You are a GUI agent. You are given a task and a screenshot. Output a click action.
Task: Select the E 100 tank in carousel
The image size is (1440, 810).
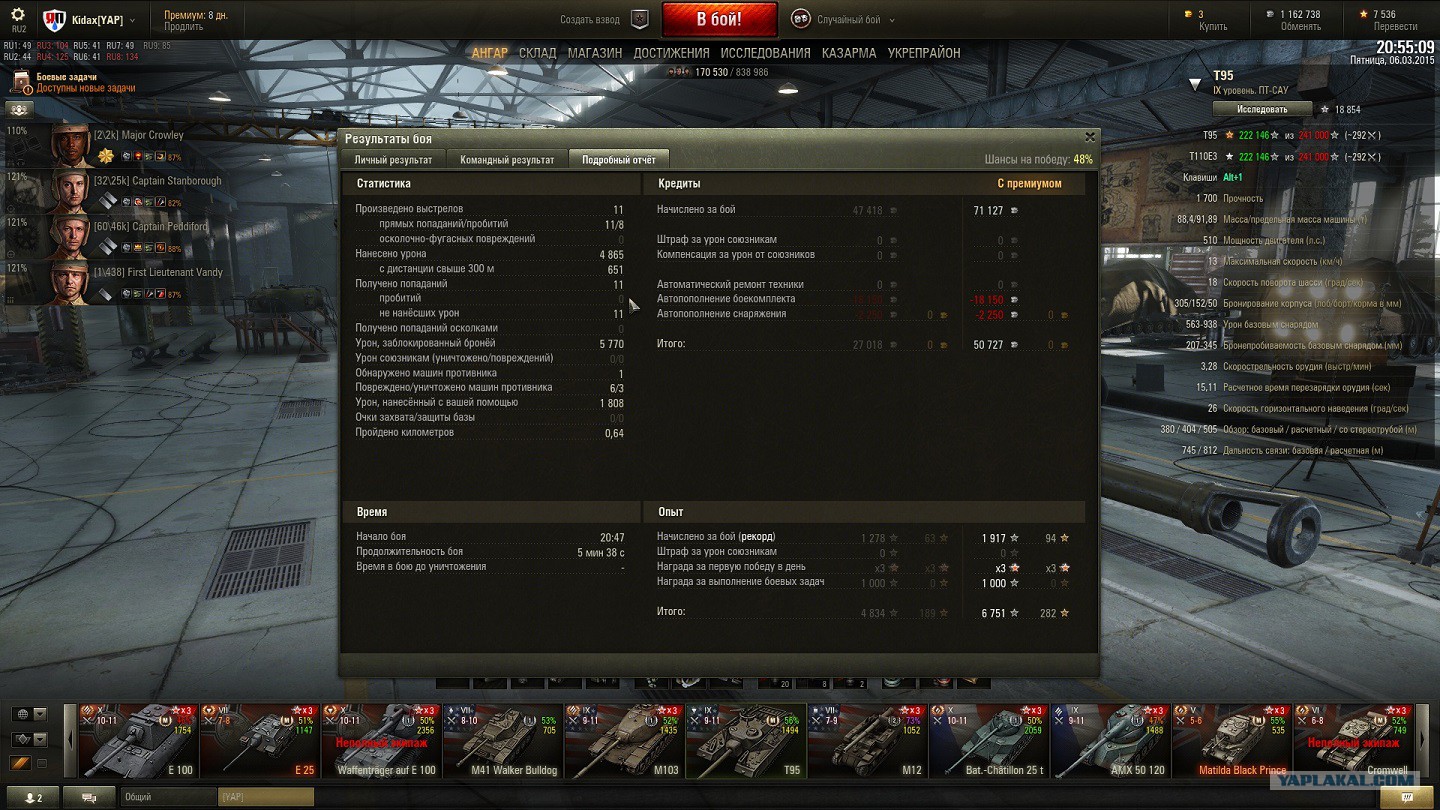click(138, 740)
